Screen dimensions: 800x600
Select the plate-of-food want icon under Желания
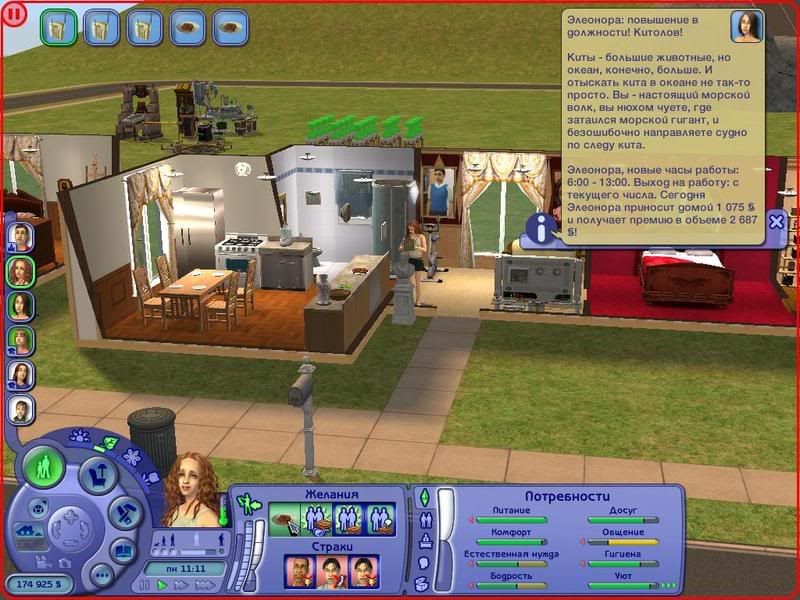click(284, 519)
